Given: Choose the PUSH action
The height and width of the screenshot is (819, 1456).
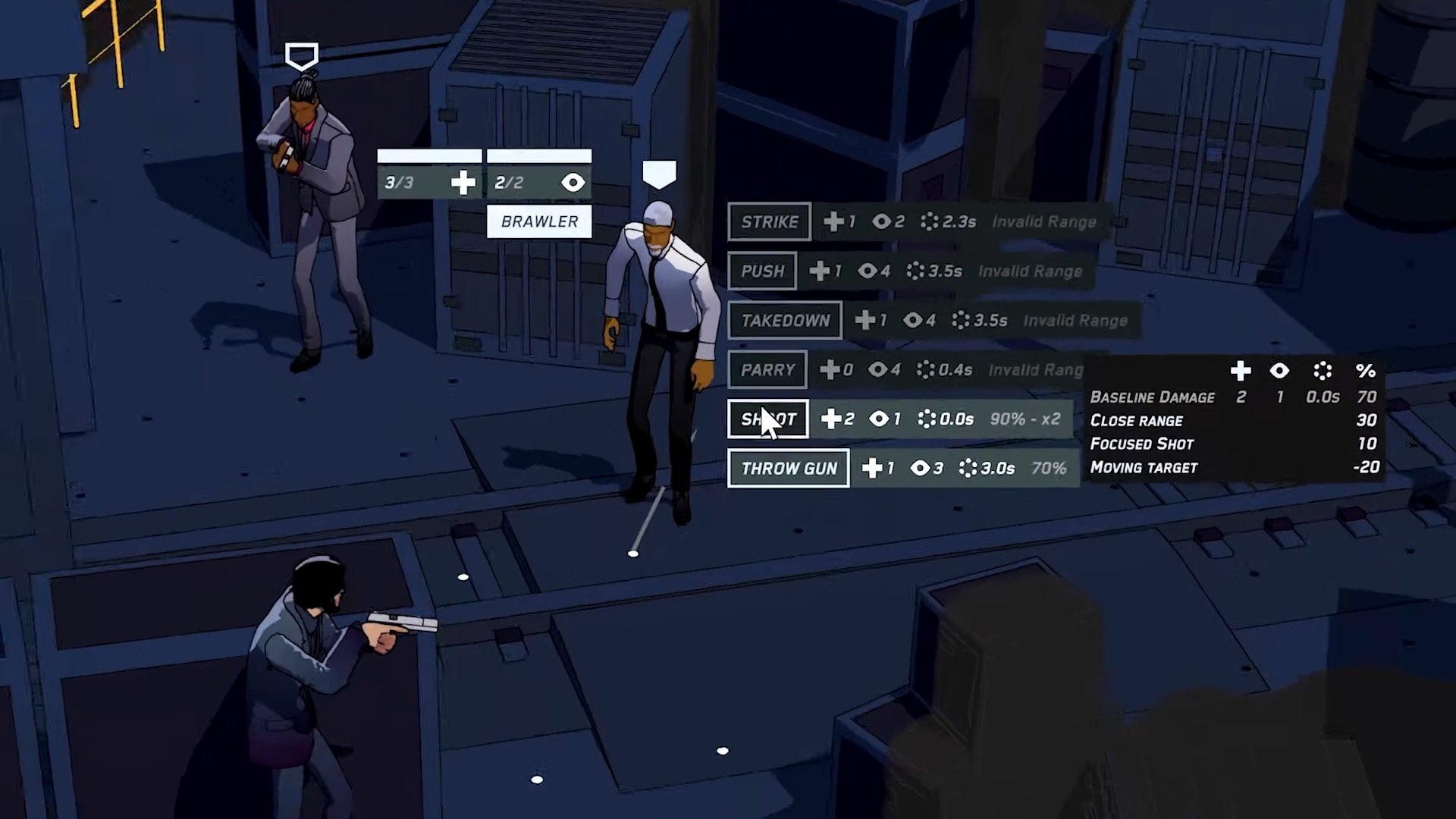Looking at the screenshot, I should click(x=762, y=271).
